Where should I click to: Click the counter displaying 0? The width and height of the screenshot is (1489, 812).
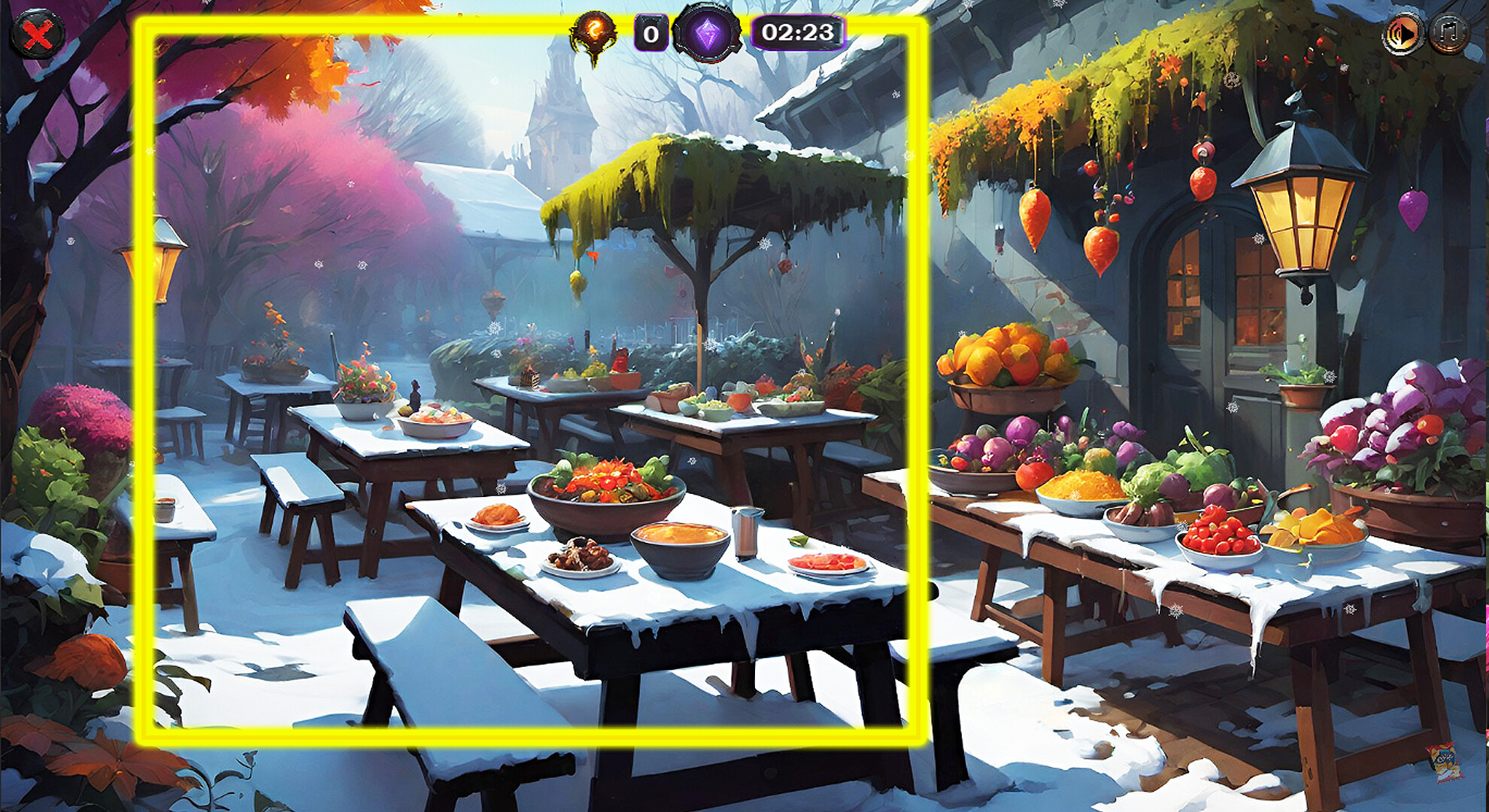[651, 32]
